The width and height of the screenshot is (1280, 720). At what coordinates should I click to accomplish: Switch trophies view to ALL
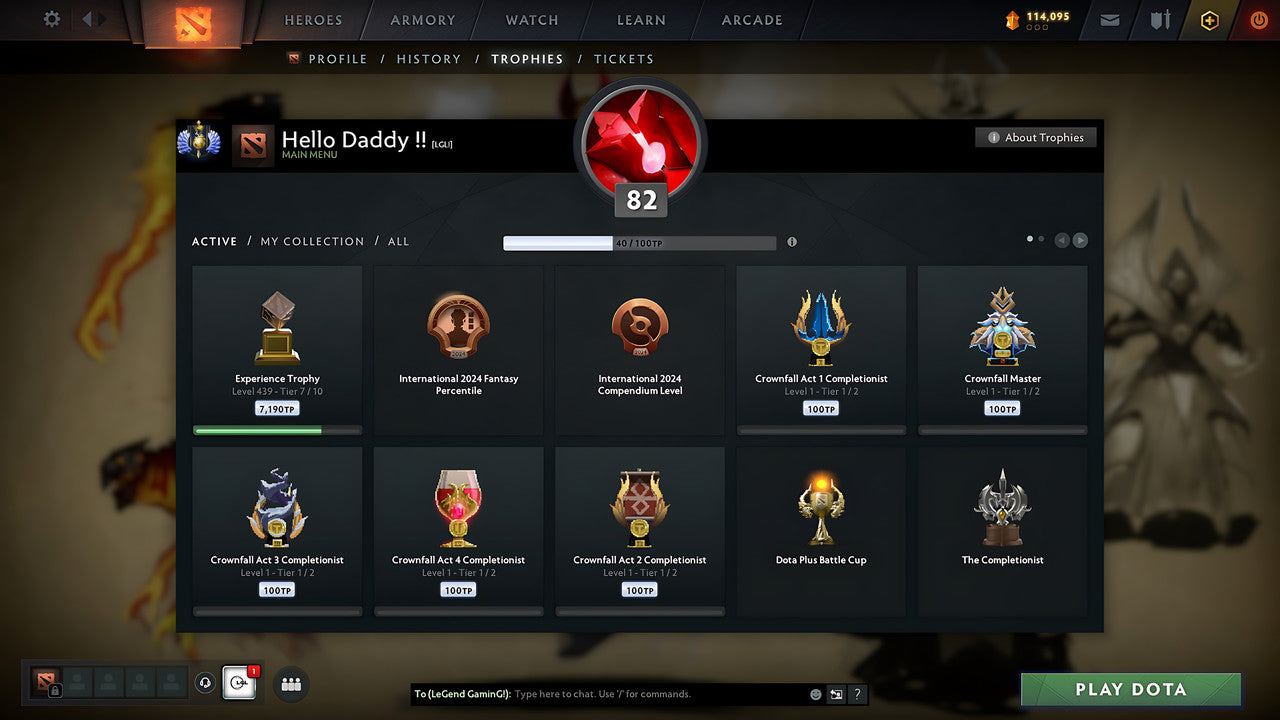click(x=398, y=241)
